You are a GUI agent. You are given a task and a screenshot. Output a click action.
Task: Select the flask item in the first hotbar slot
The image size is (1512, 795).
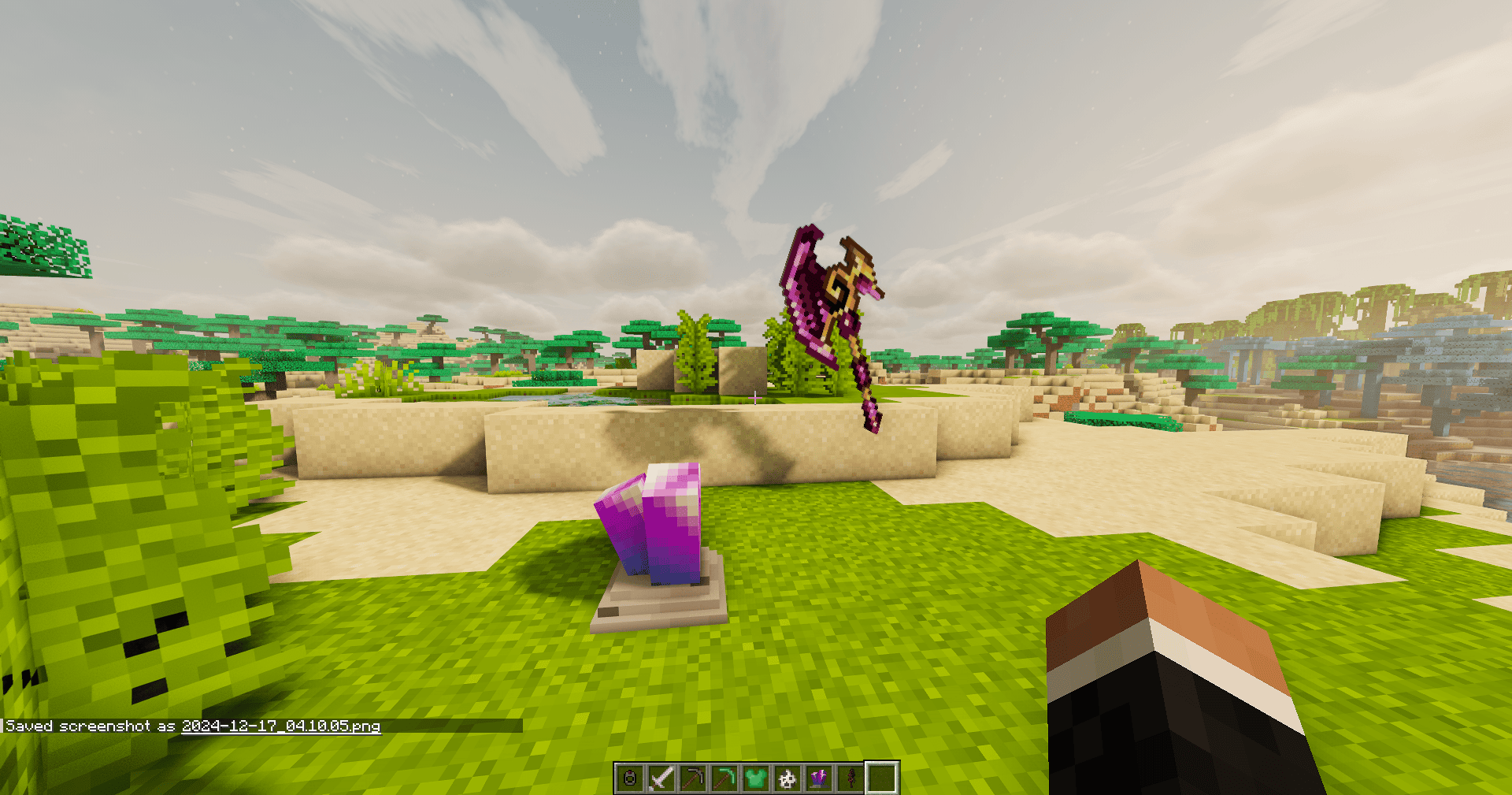630,778
